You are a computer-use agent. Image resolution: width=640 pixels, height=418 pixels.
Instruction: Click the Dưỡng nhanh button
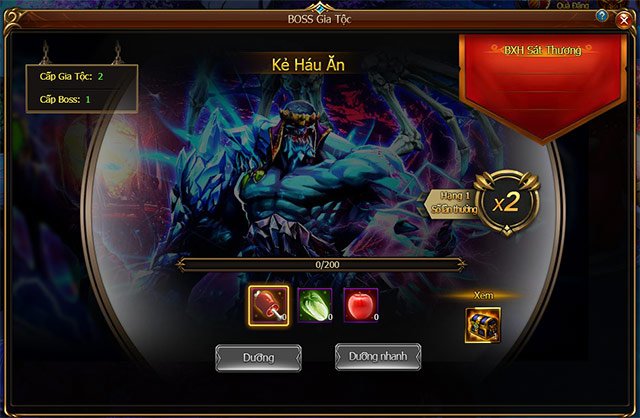(377, 356)
